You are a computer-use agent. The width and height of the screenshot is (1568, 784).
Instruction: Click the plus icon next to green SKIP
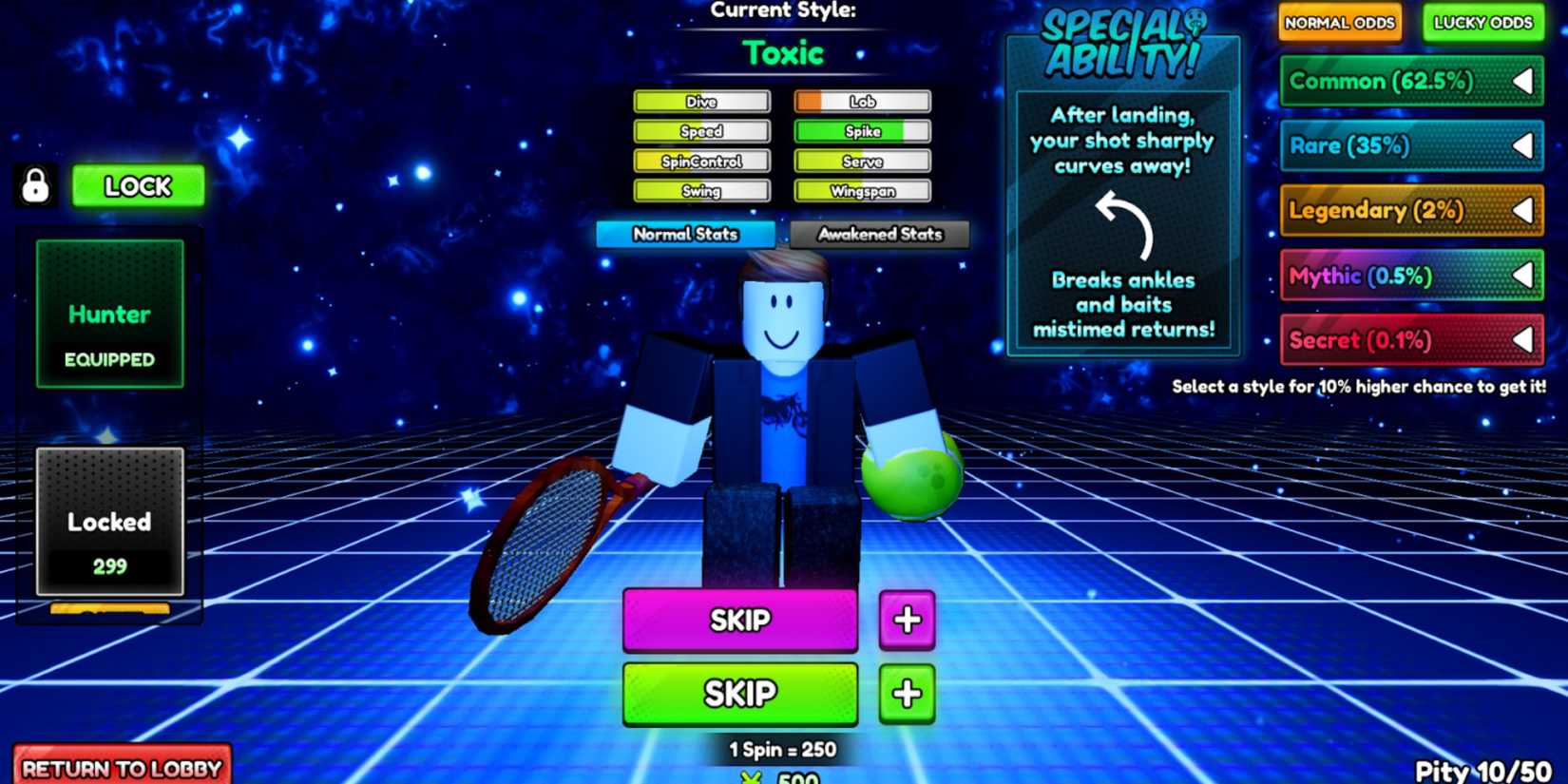point(906,693)
